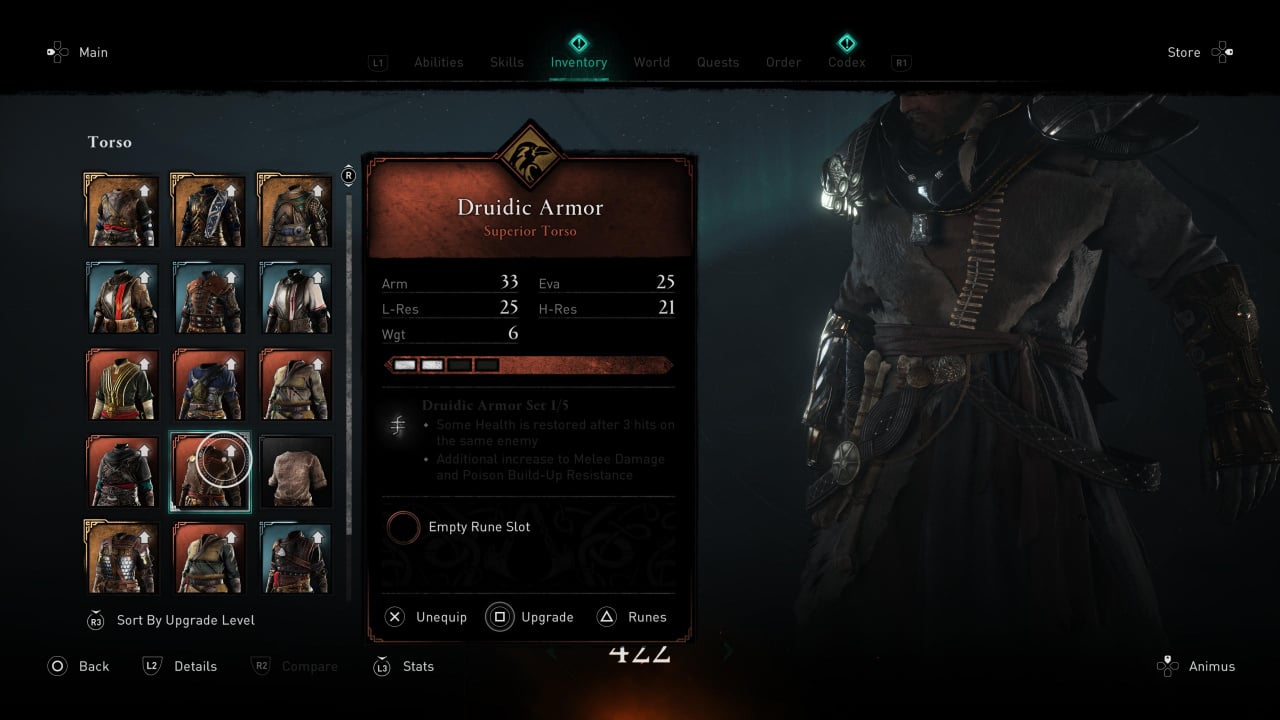Image resolution: width=1280 pixels, height=720 pixels.
Task: Unequip the Druidic Armor
Action: (x=441, y=617)
